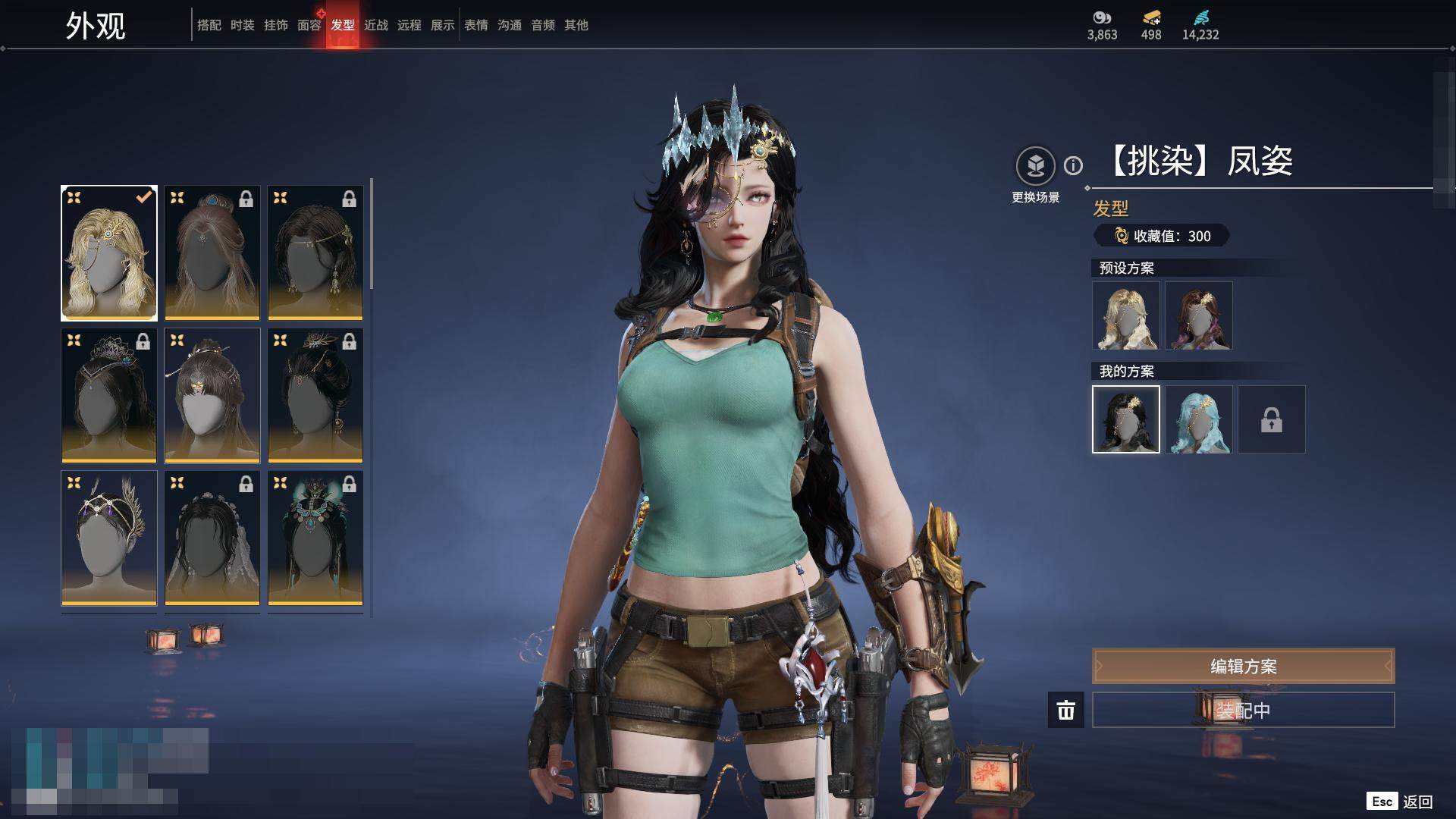This screenshot has height=819, width=1456.
Task: Pick the feathered headpiece hairstyle card
Action: (109, 538)
